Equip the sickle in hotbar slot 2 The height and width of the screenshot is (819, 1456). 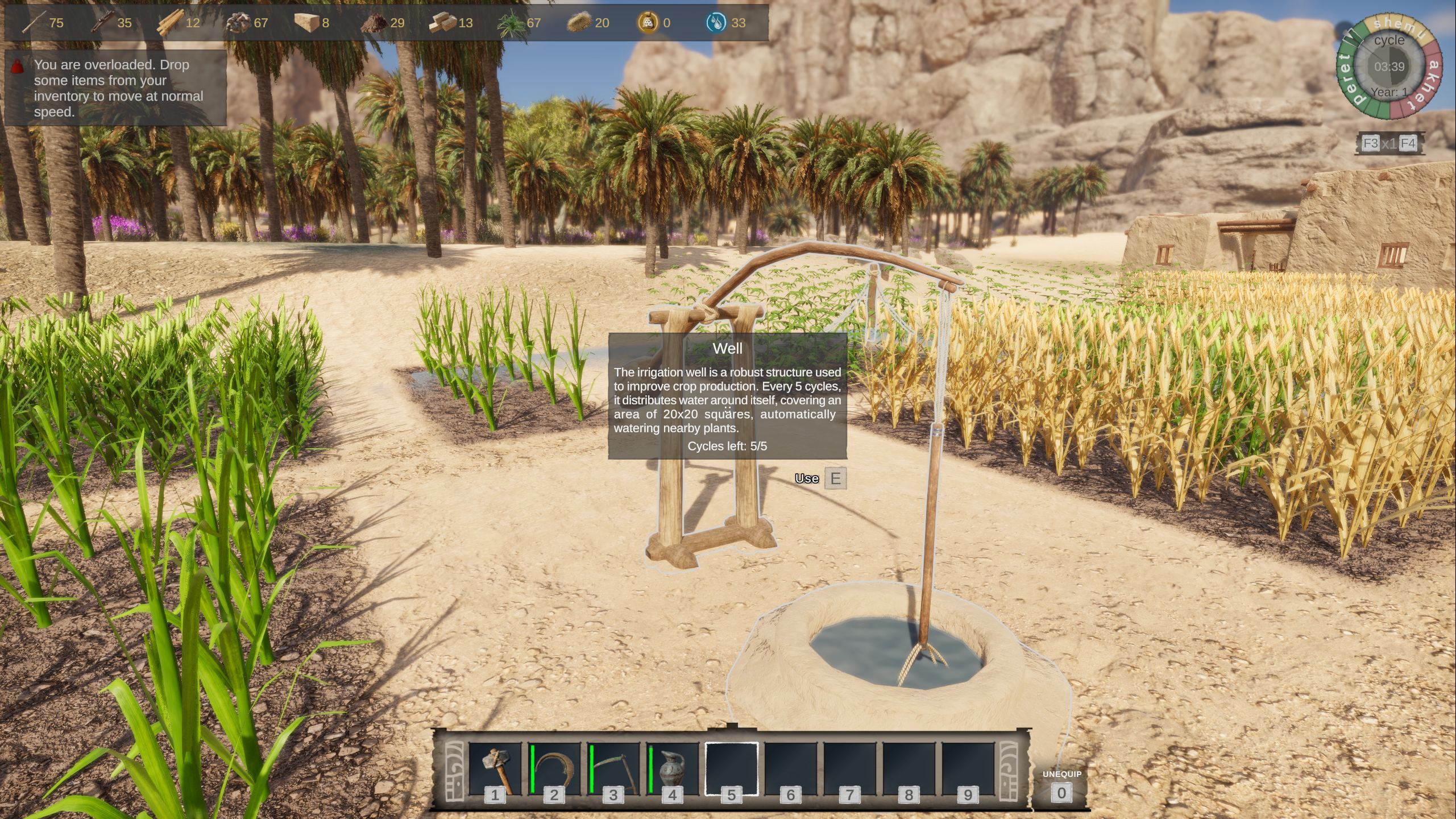[x=554, y=770]
